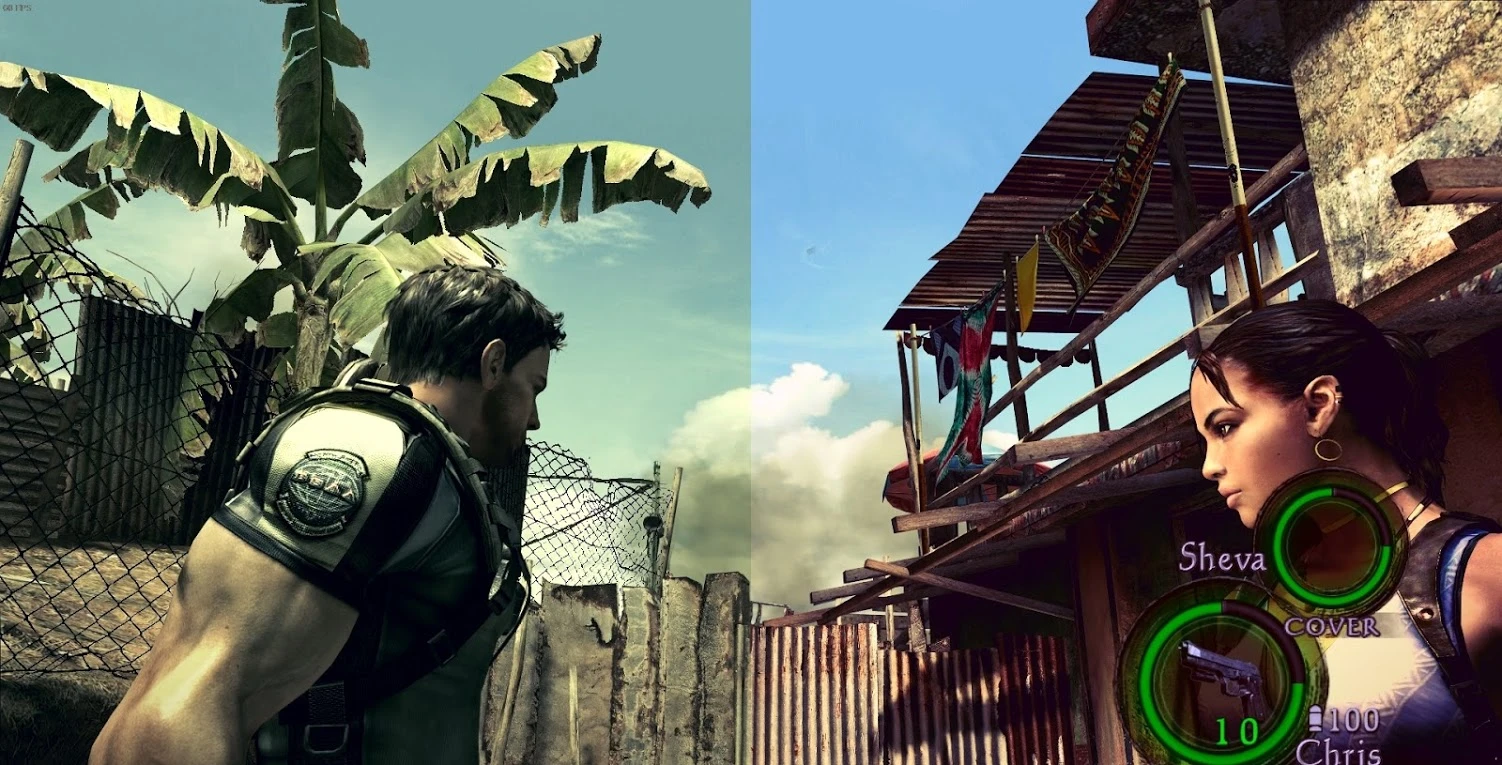1502x765 pixels.
Task: Select the Chris name label
Action: click(1340, 751)
